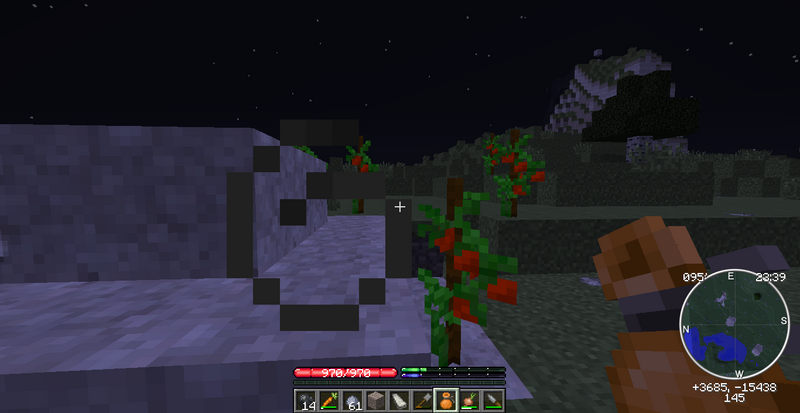Select the coal stack hotbar slot
Viewport: 800px width, 413px height.
pyautogui.click(x=306, y=401)
